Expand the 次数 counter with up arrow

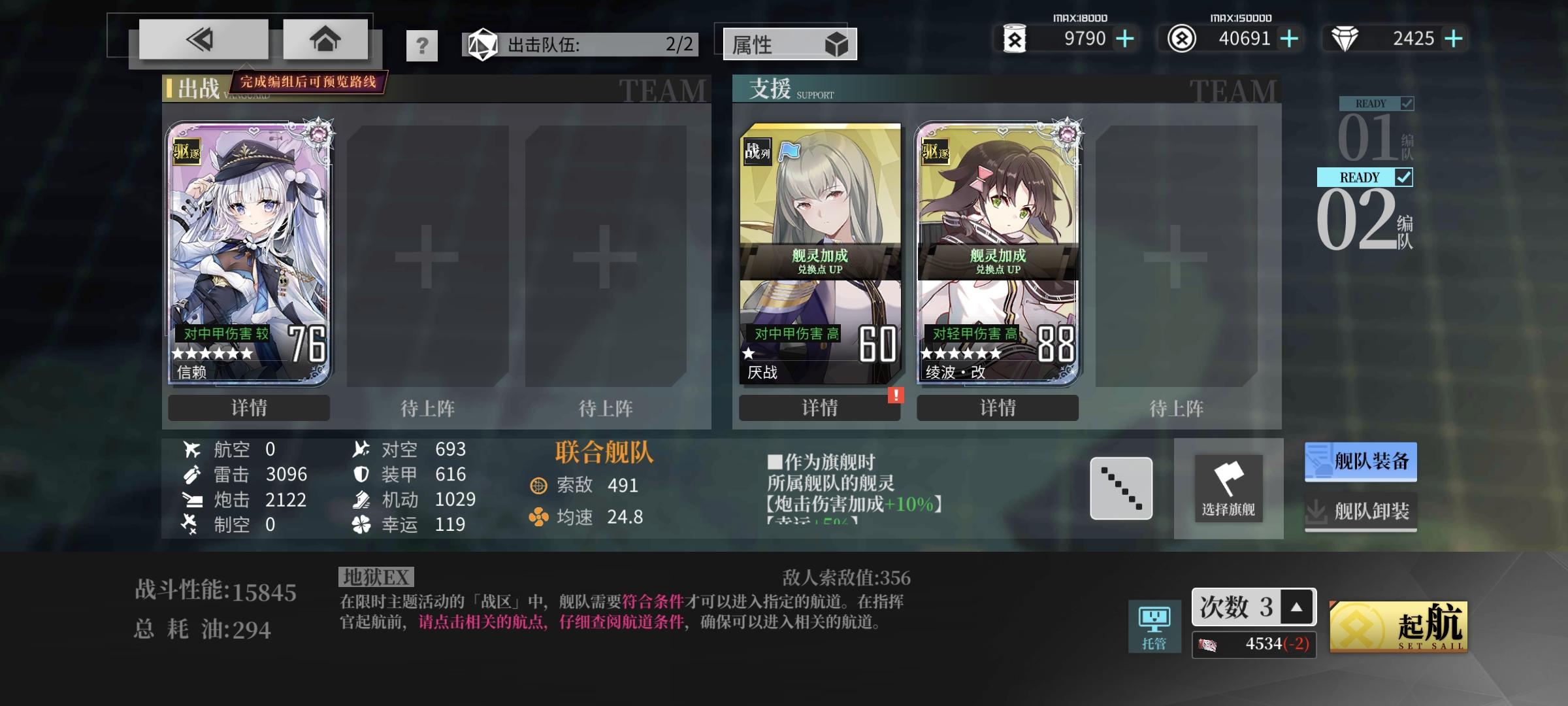[1296, 606]
